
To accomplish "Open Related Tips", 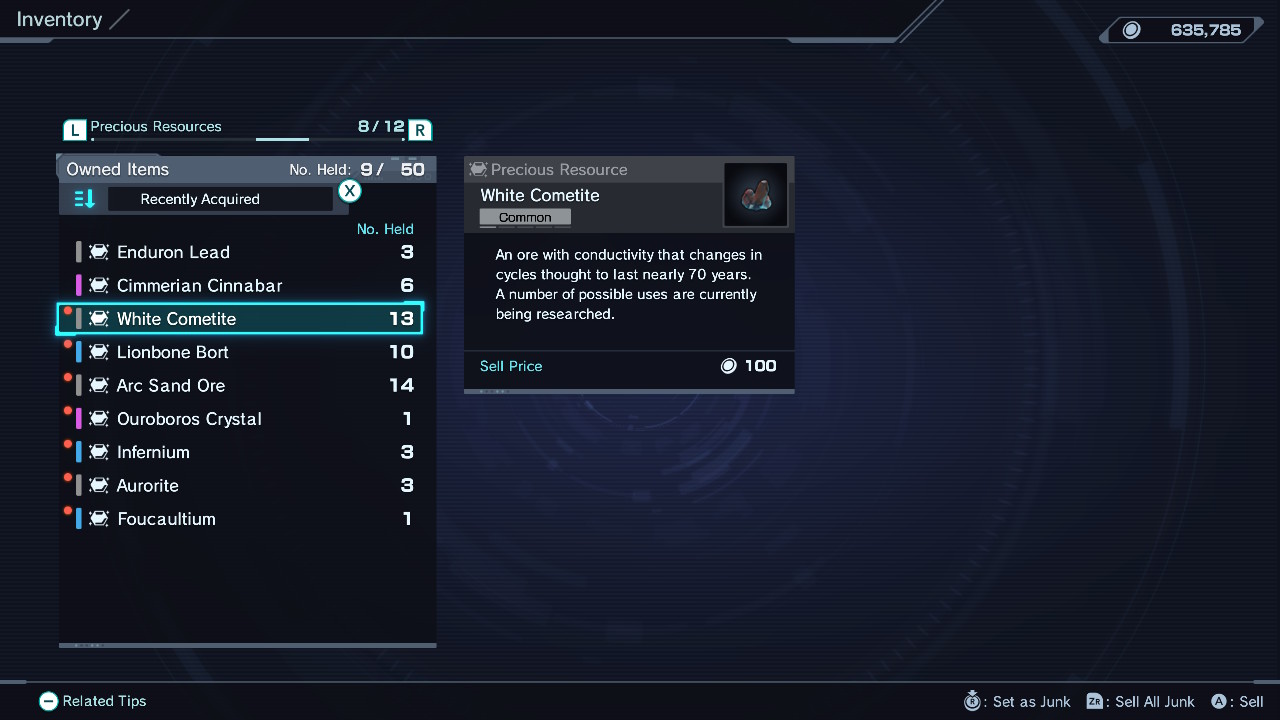I will point(93,701).
